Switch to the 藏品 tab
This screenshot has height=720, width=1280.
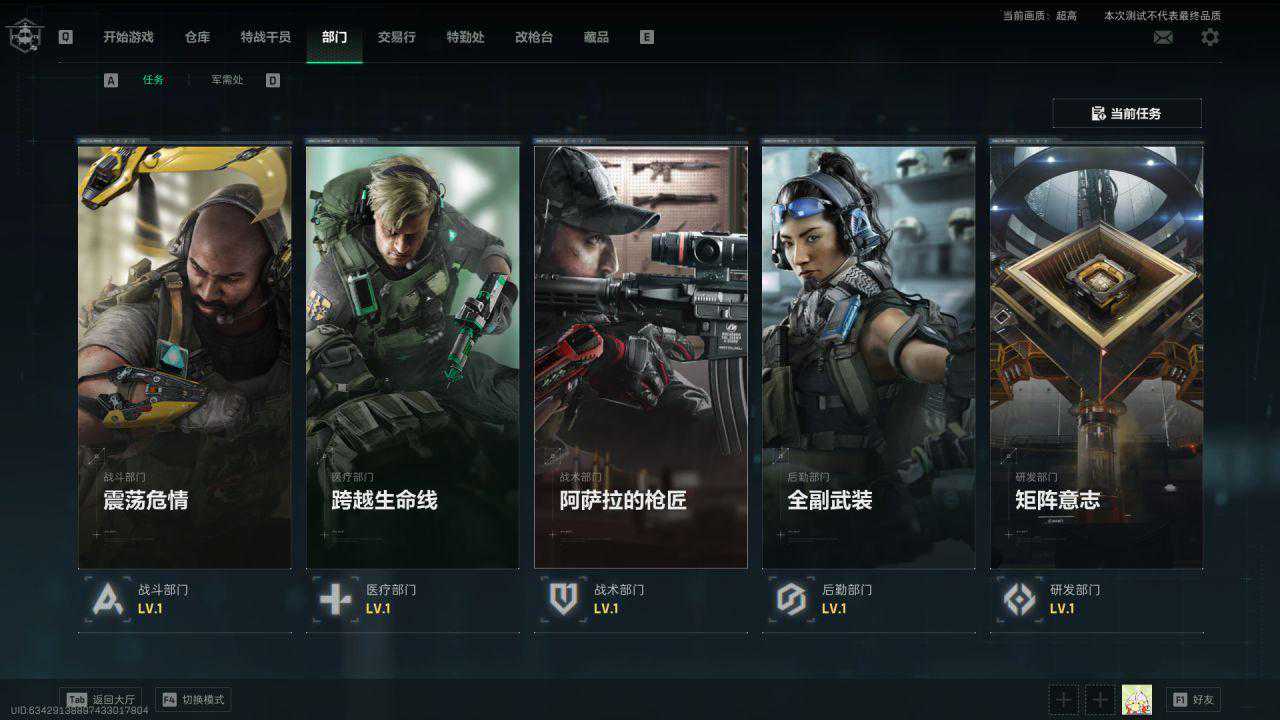[596, 37]
